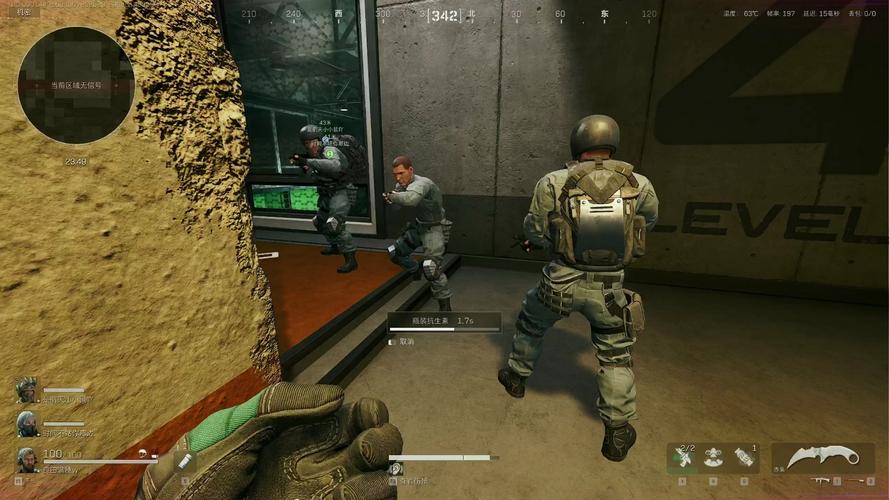The image size is (889, 500).
Task: Select the top squad member portrait
Action: [26, 390]
